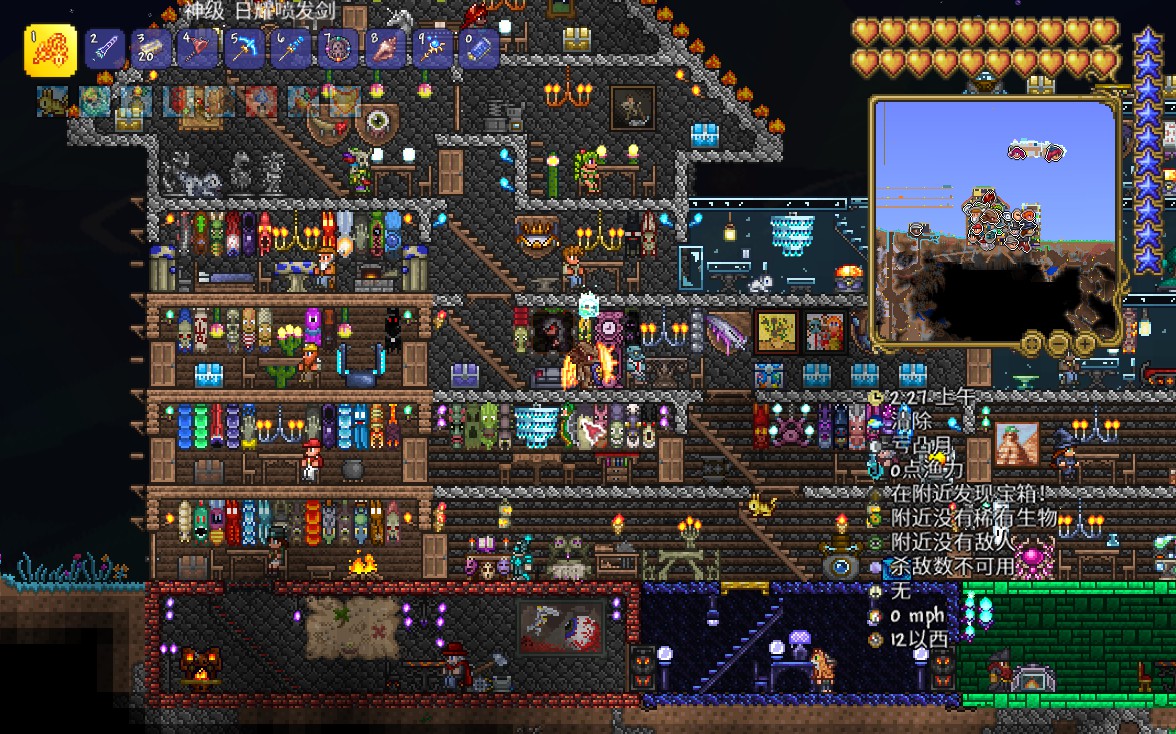The height and width of the screenshot is (734, 1176).
Task: Click the fishing power icon beside "0点渔力"
Action: [x=876, y=469]
